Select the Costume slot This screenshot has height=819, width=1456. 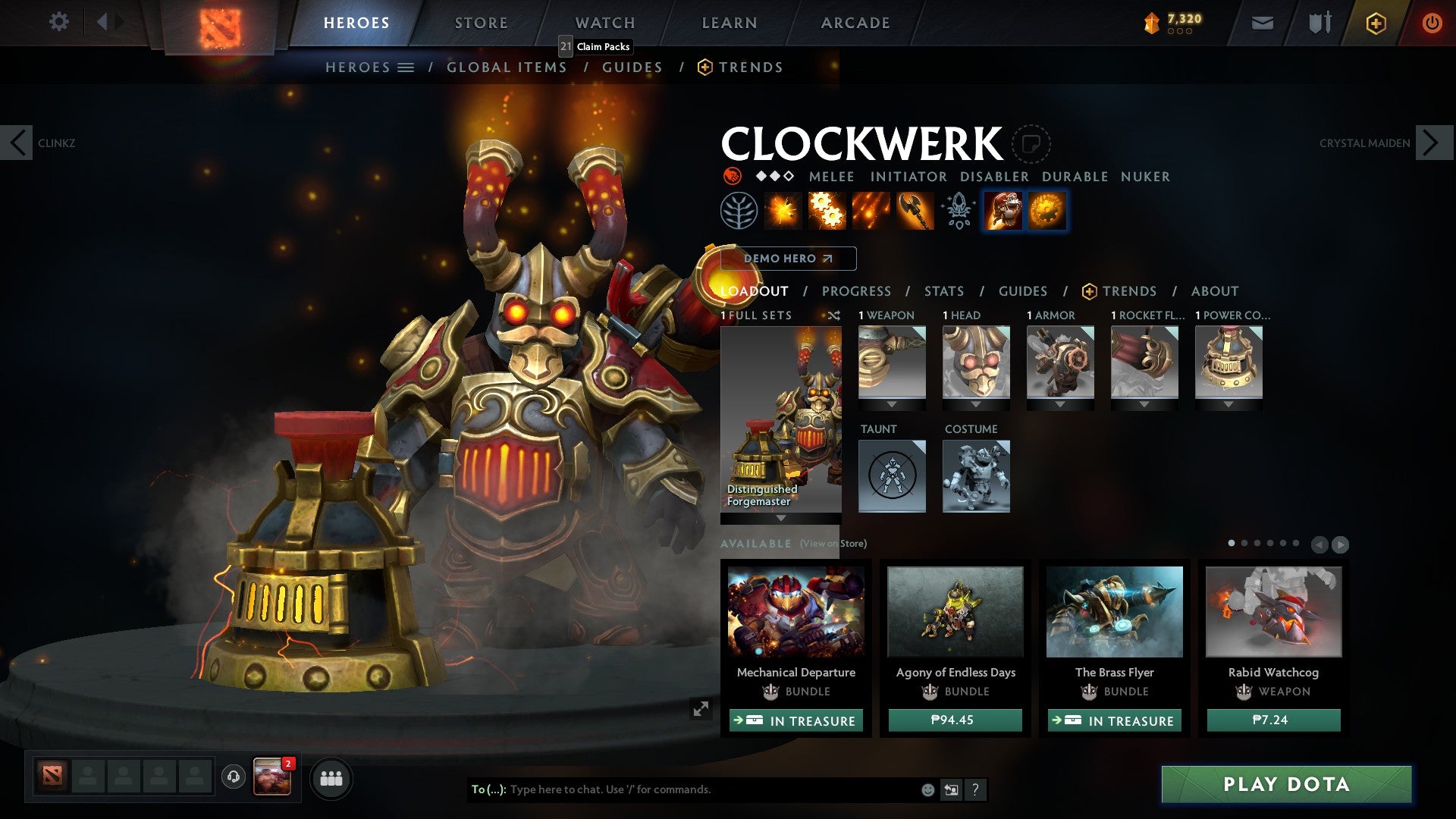pyautogui.click(x=976, y=475)
